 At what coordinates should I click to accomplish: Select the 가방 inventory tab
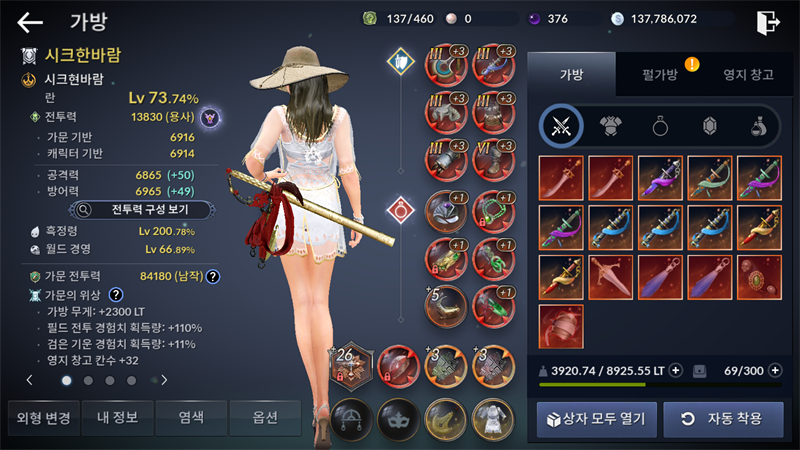[571, 74]
